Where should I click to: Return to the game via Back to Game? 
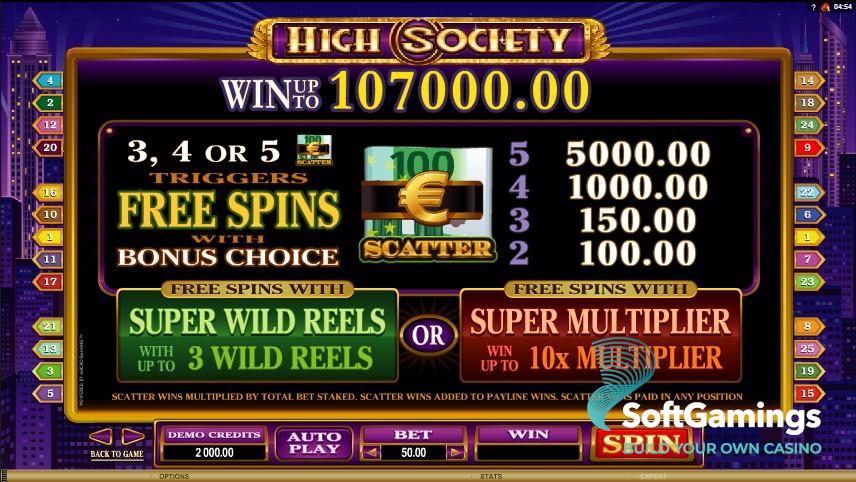coord(116,454)
